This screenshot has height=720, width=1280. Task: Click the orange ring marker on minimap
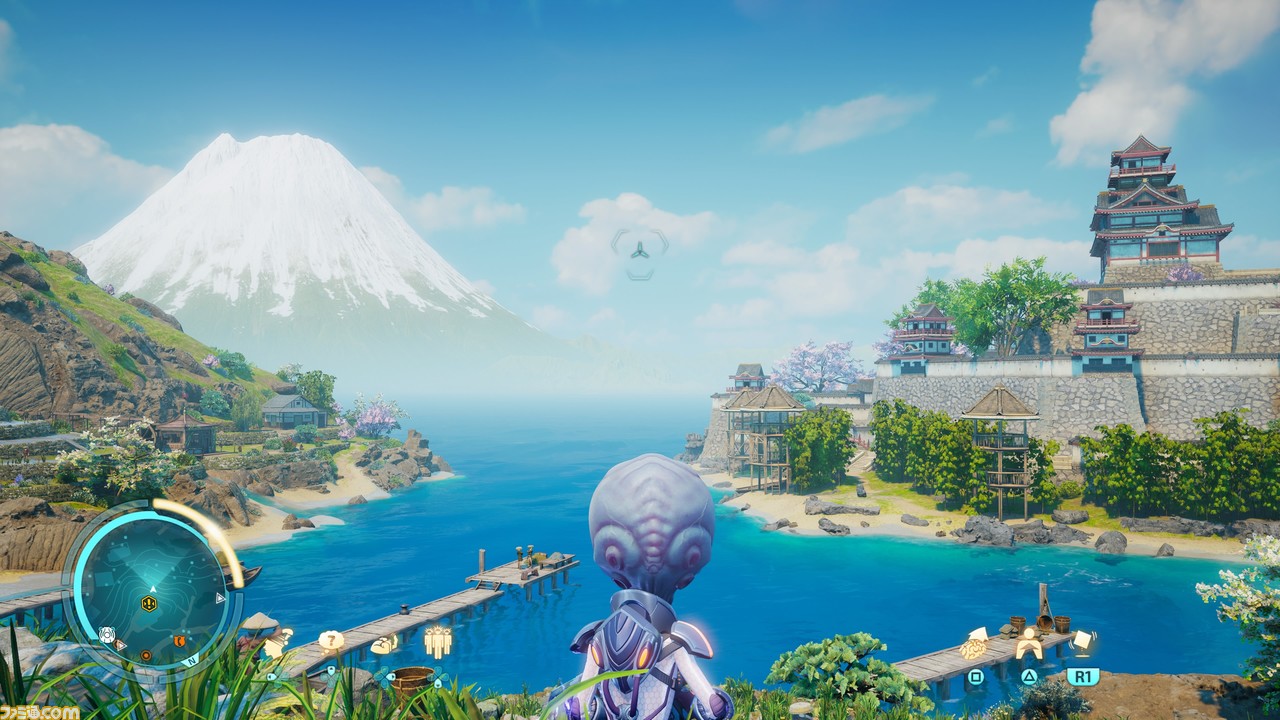pyautogui.click(x=146, y=657)
